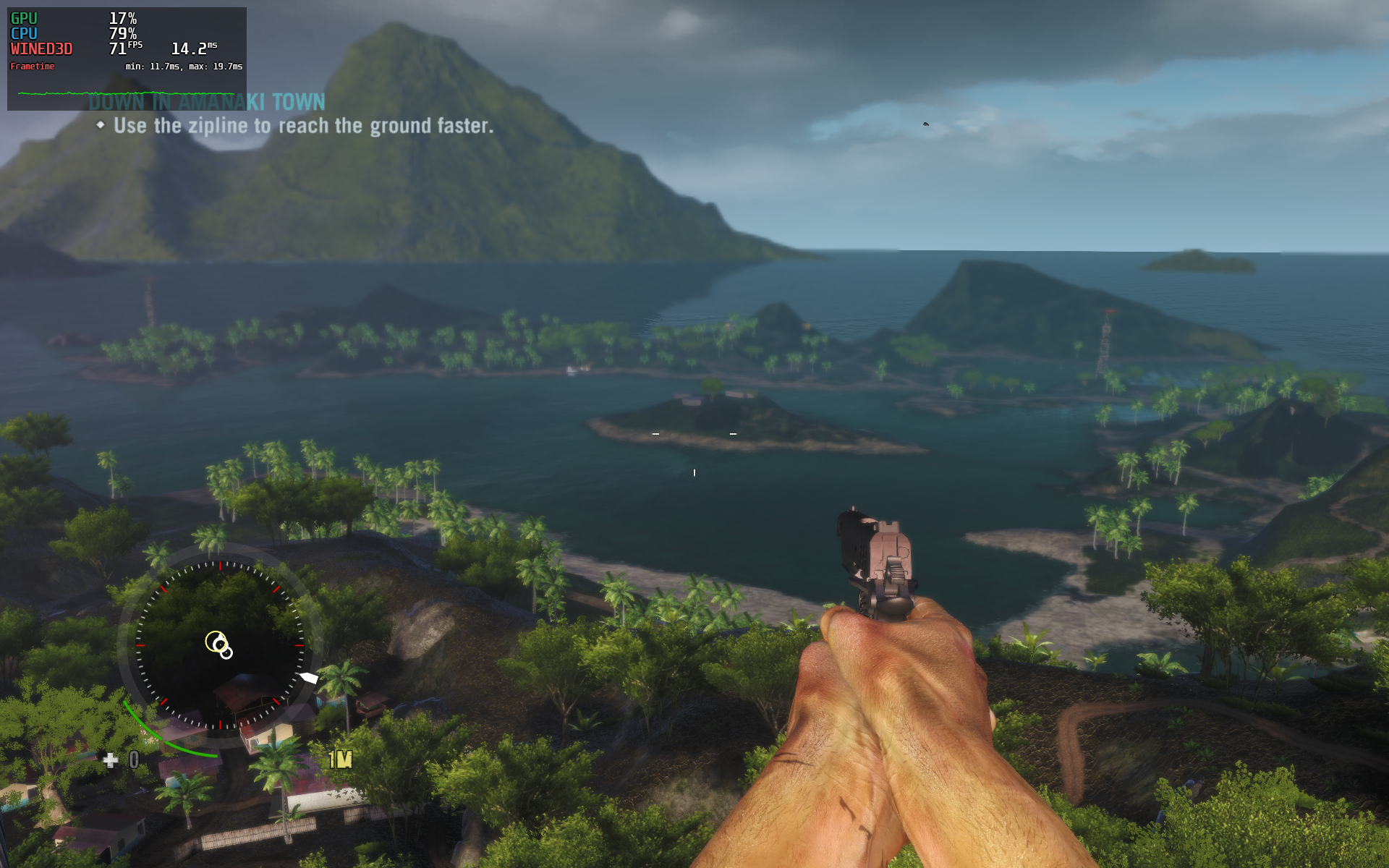This screenshot has width=1389, height=868.
Task: Click the white medical cross icon
Action: click(x=110, y=759)
